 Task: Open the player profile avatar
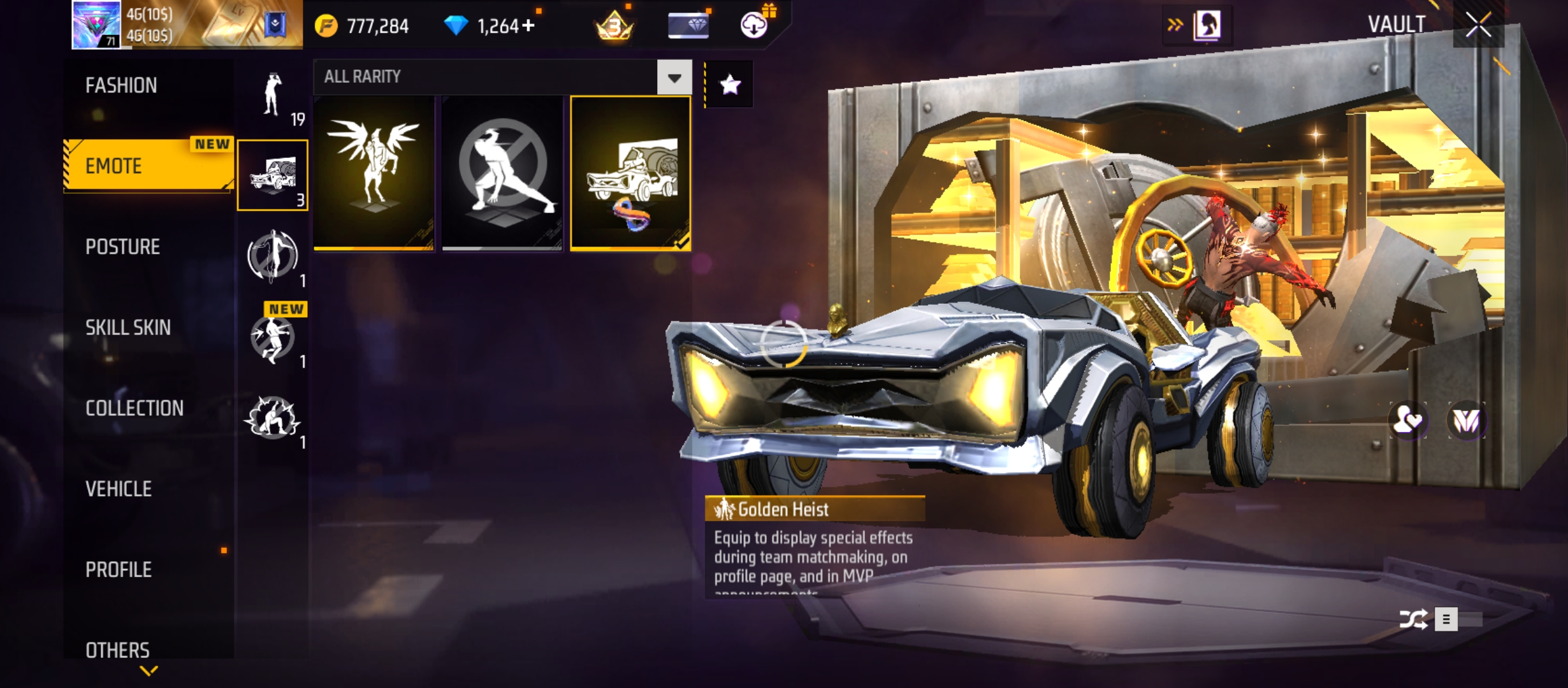coord(96,25)
